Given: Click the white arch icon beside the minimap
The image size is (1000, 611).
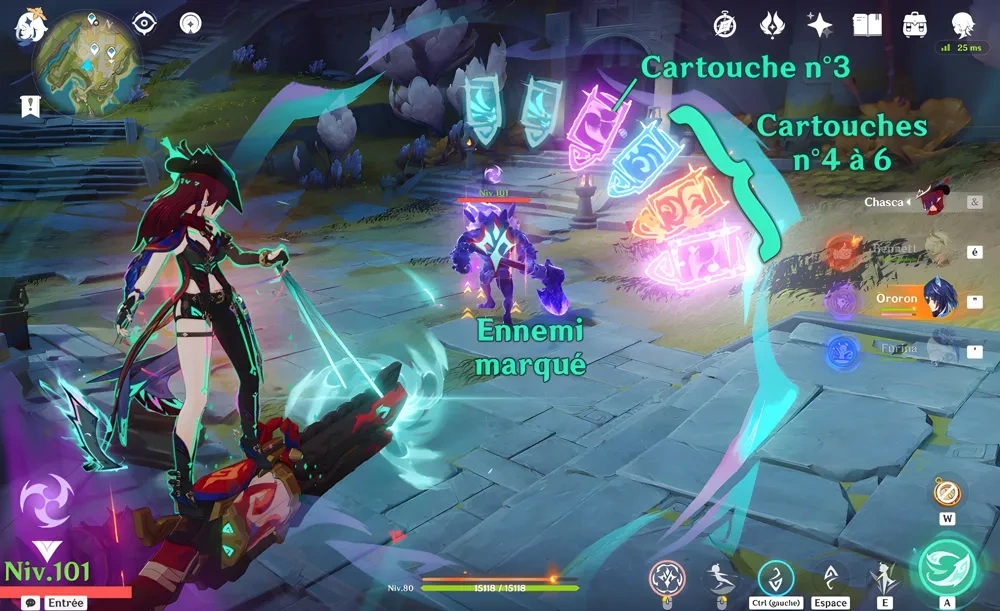Looking at the screenshot, I should (x=190, y=23).
